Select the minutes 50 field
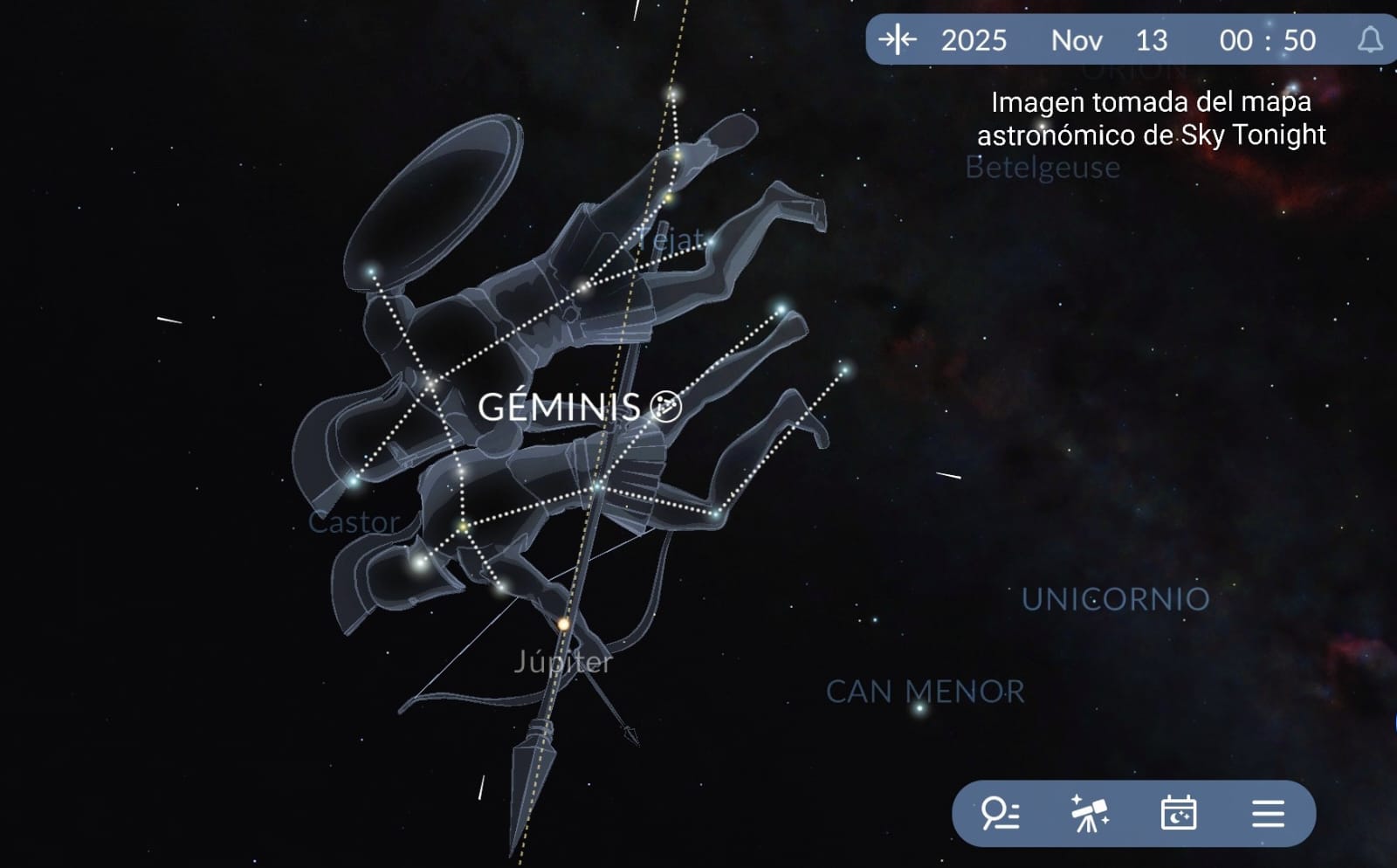Screen dimensions: 1397x868 [x=1299, y=40]
